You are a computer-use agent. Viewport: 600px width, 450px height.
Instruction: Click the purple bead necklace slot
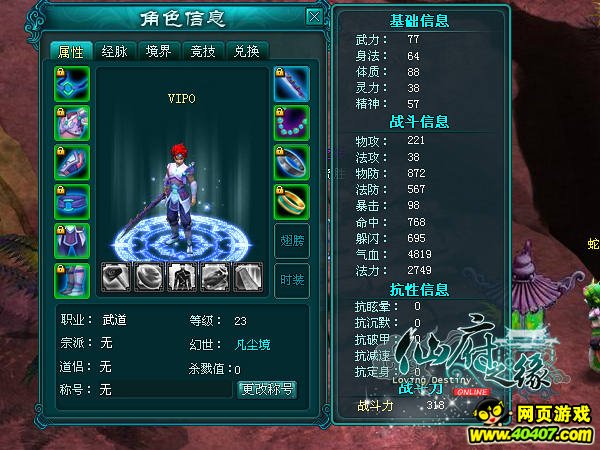pos(292,122)
